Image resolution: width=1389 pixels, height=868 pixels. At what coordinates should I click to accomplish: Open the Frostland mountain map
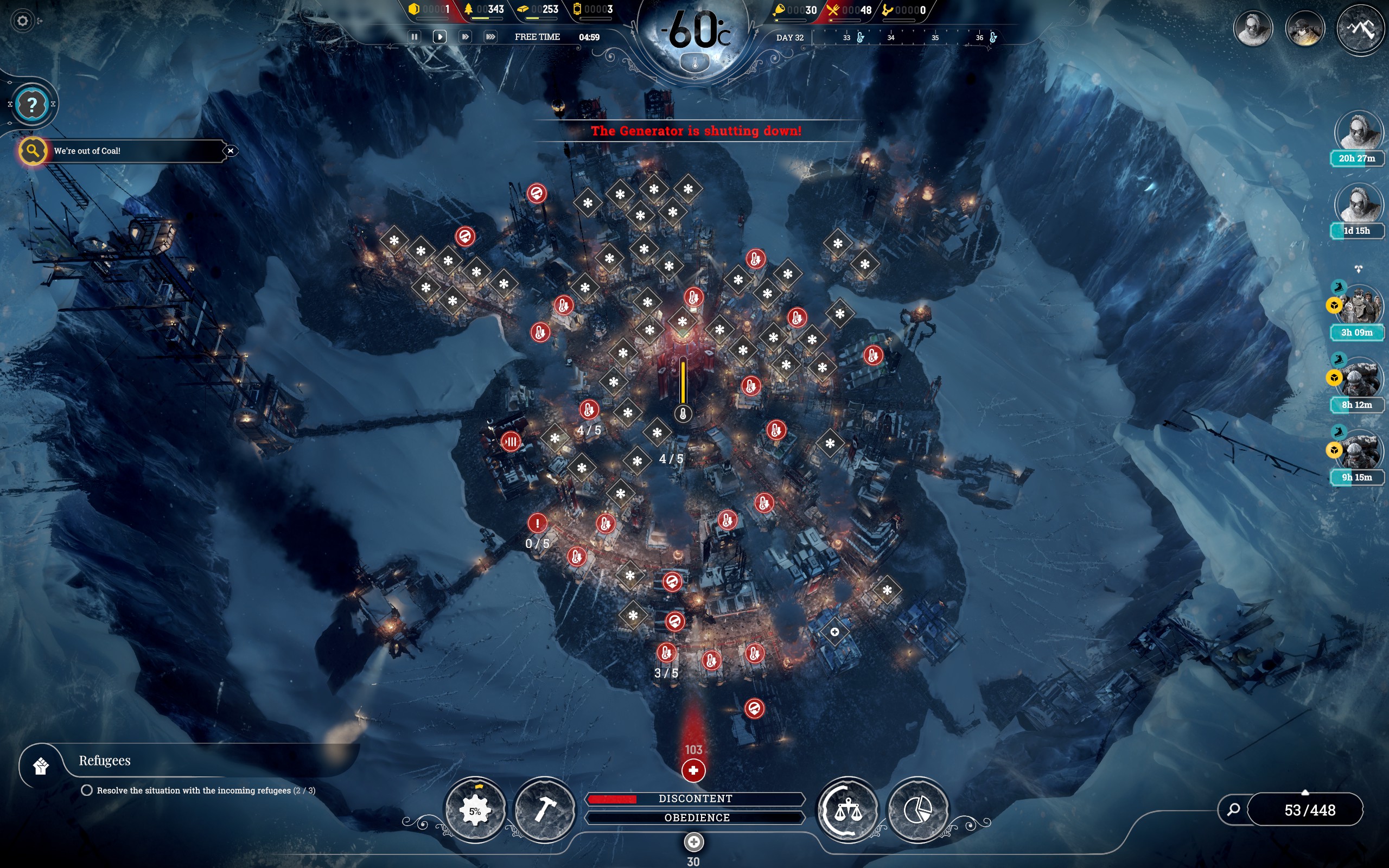1361,29
